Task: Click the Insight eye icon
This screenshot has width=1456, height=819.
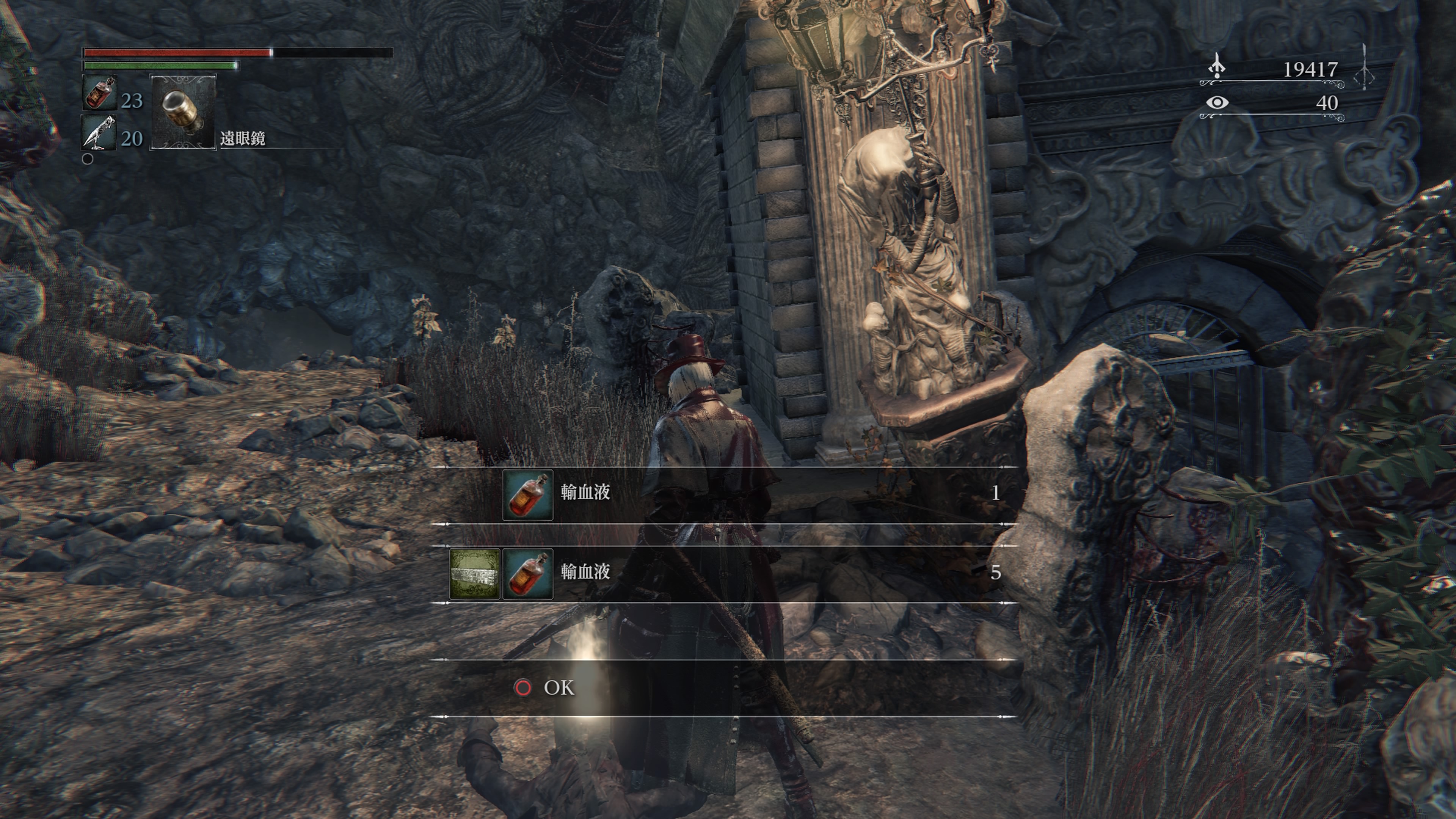Action: [1217, 102]
